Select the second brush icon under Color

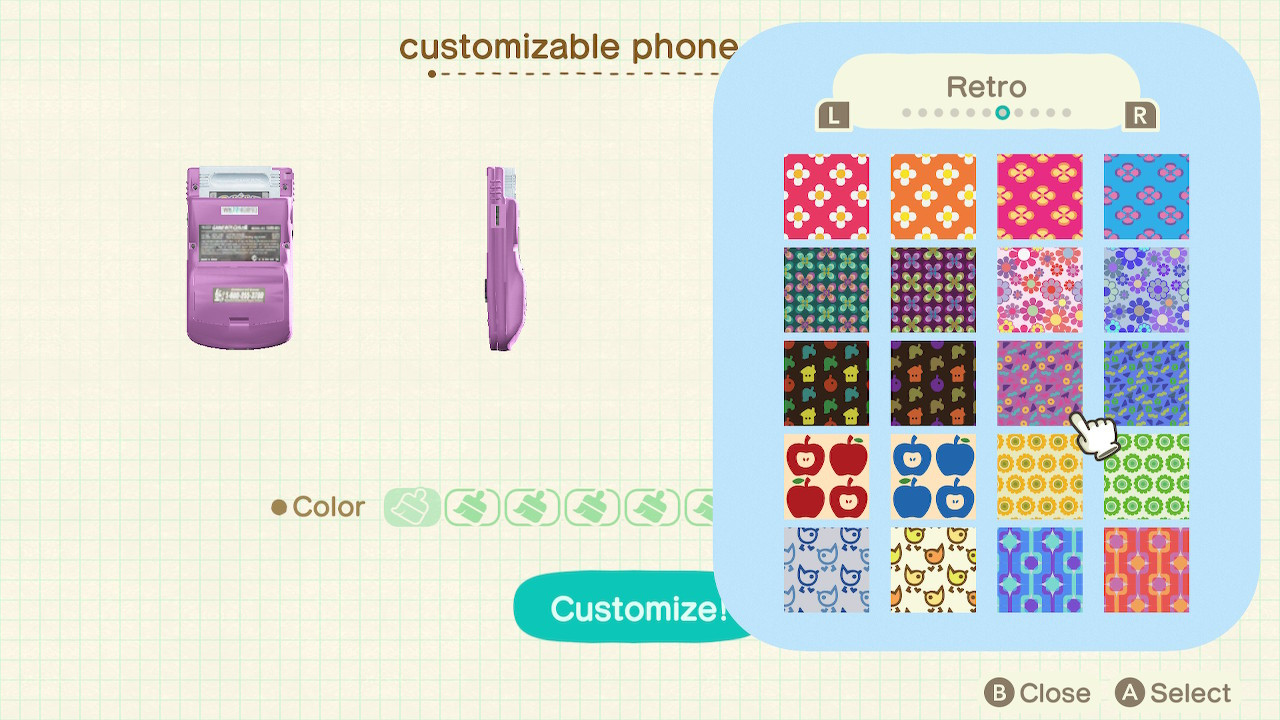coord(471,508)
